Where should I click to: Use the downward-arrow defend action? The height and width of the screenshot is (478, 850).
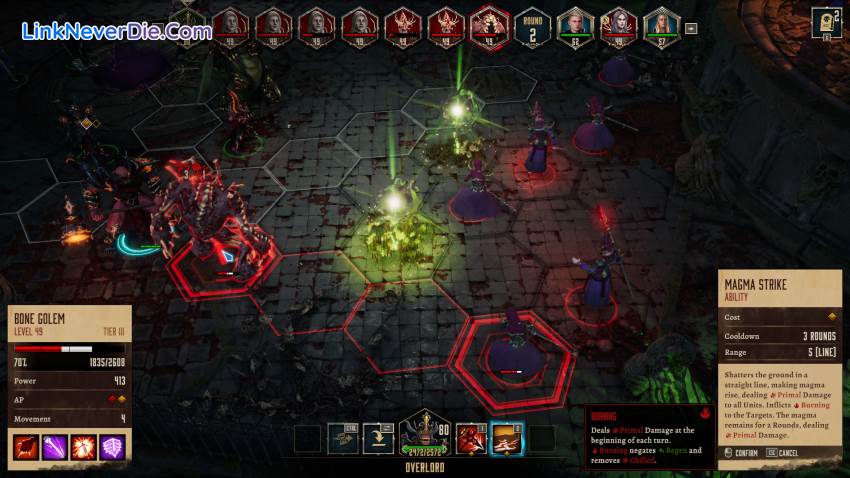380,438
